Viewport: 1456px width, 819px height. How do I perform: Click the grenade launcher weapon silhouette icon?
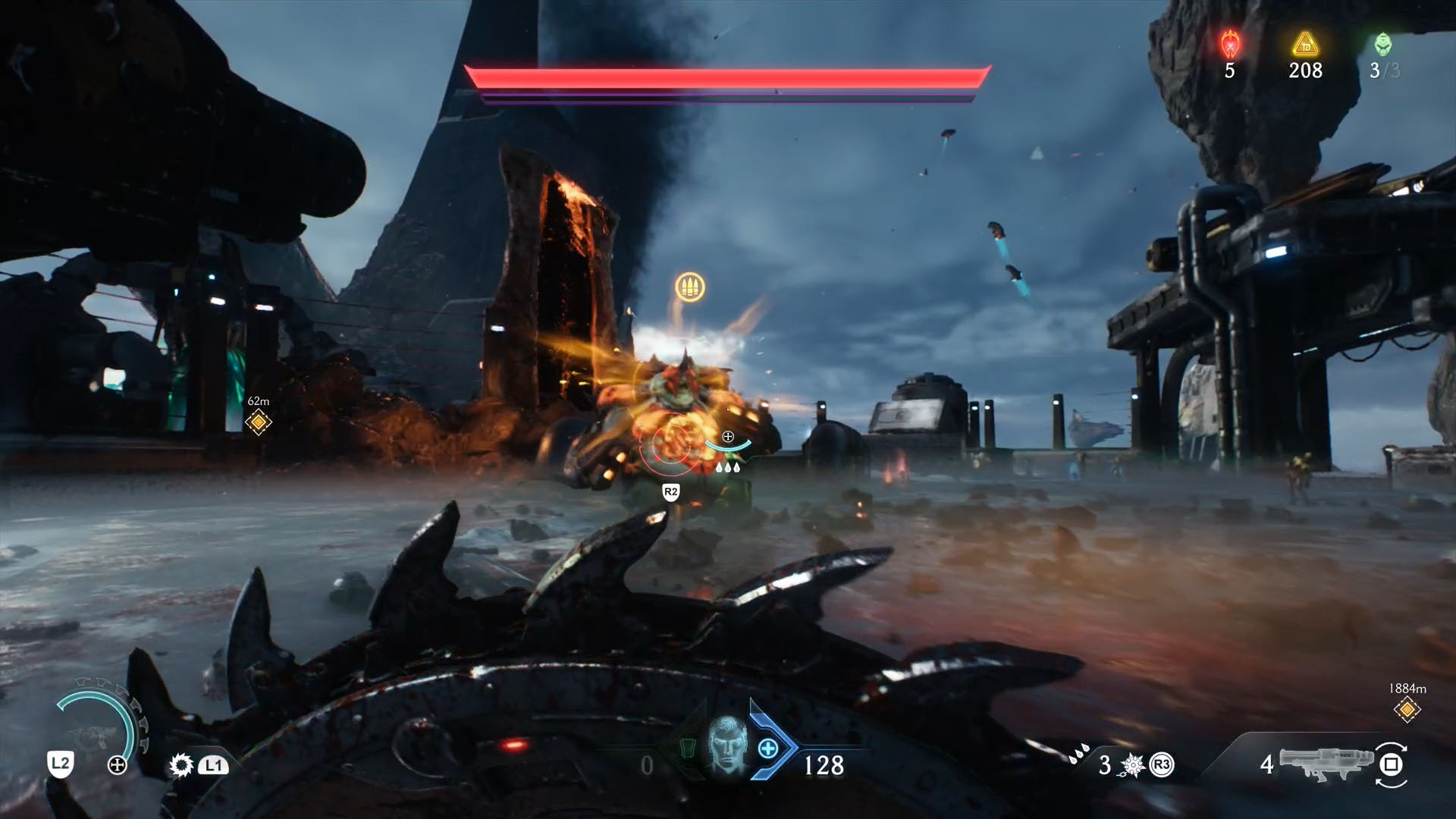[x=1327, y=764]
